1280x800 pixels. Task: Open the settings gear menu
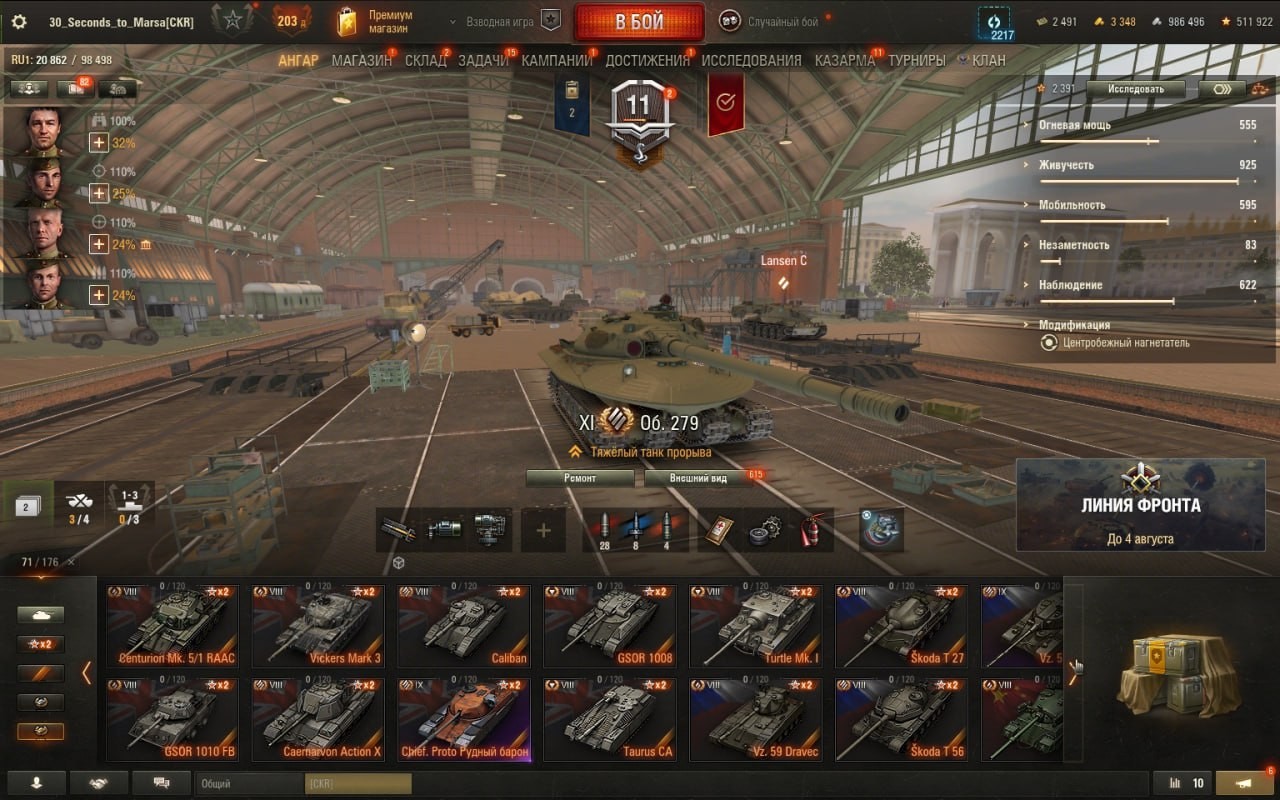point(19,22)
